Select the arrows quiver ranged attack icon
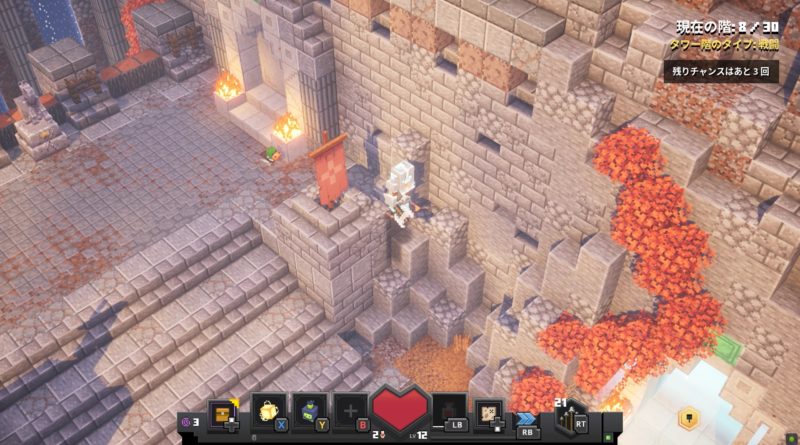Image resolution: width=800 pixels, height=445 pixels. coord(569,414)
